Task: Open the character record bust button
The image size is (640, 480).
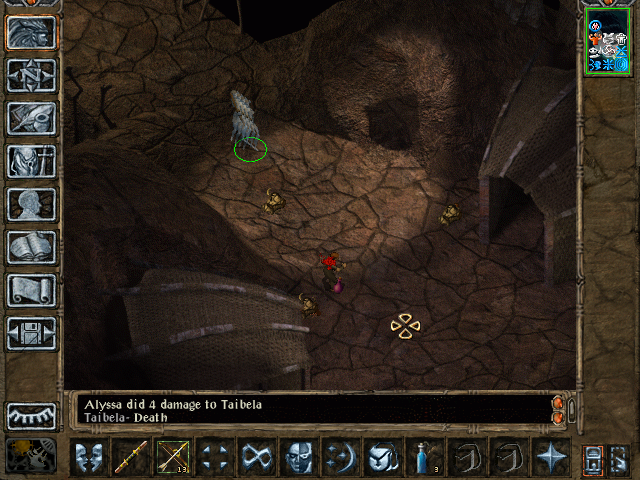Action: (x=31, y=204)
